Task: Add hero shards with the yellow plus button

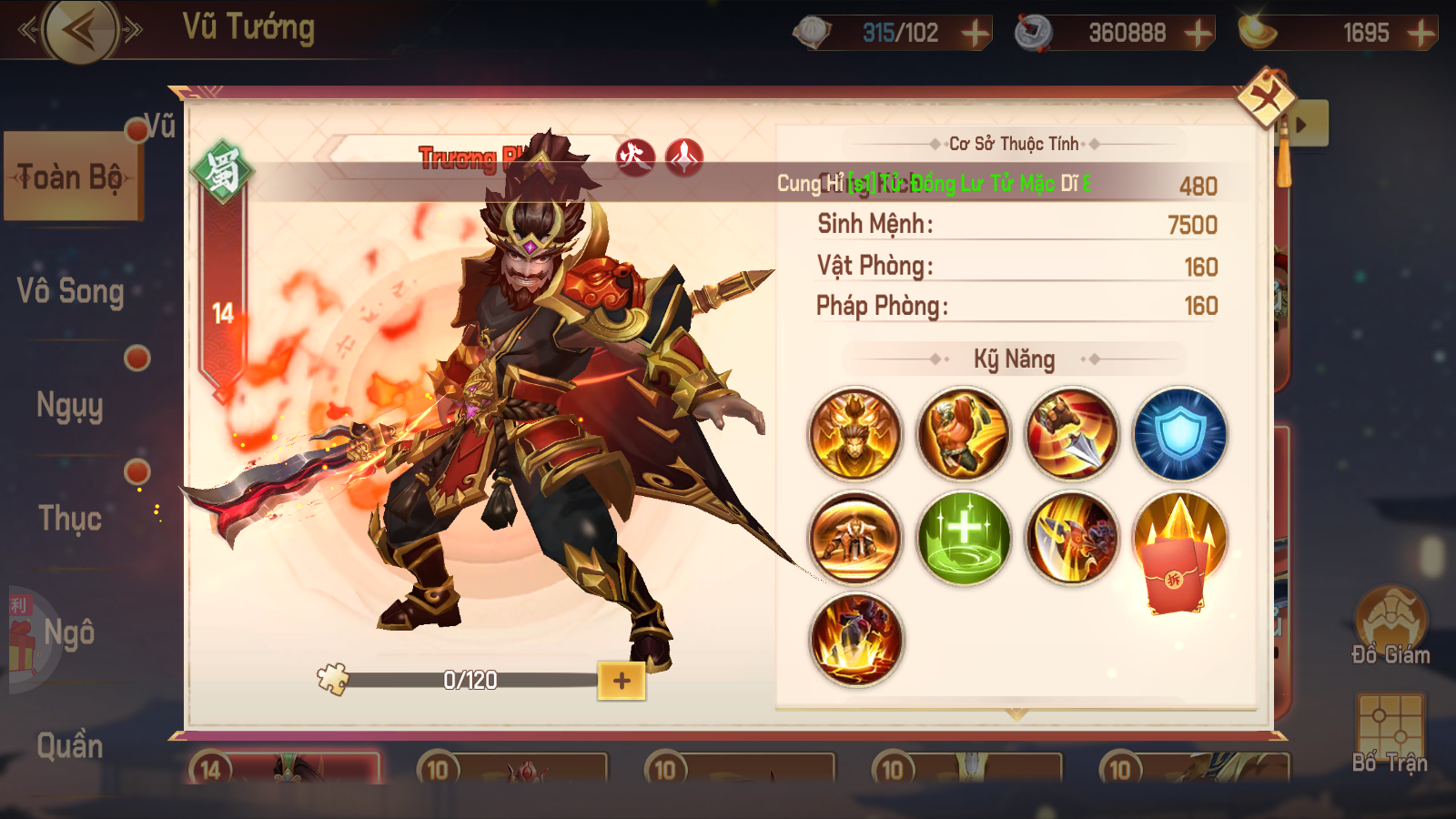Action: pyautogui.click(x=622, y=681)
